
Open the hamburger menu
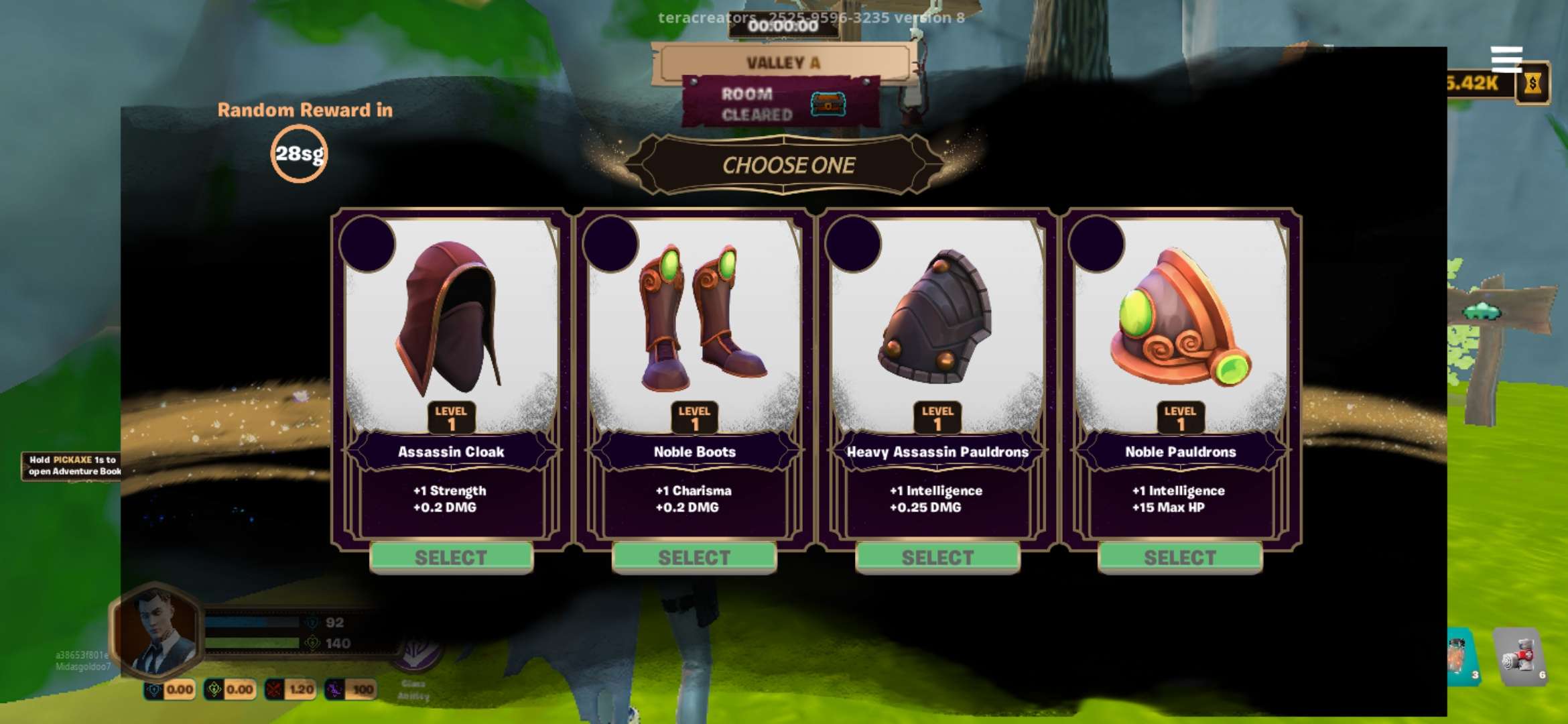[x=1506, y=59]
